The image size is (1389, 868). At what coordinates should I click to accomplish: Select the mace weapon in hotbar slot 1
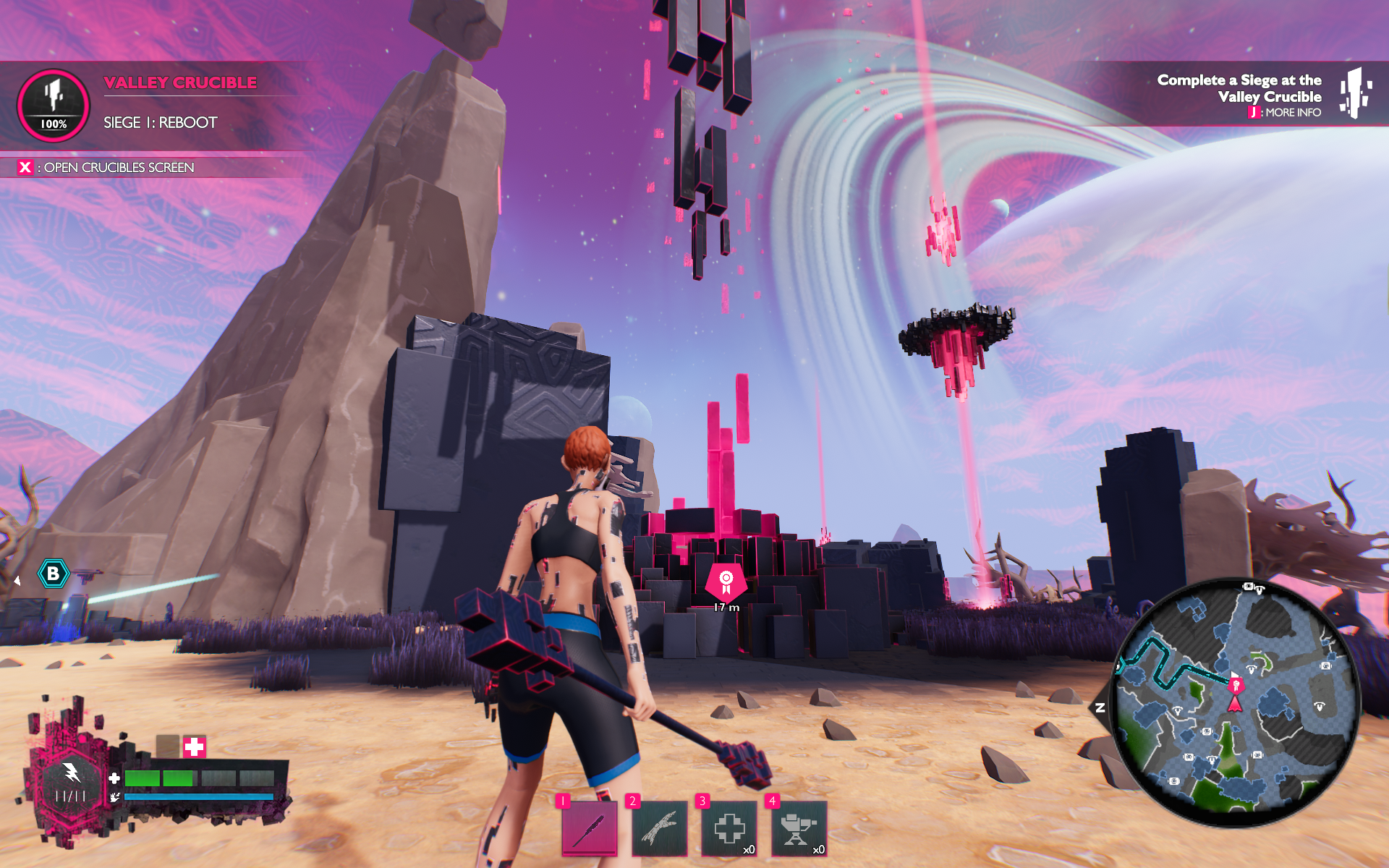point(590,828)
